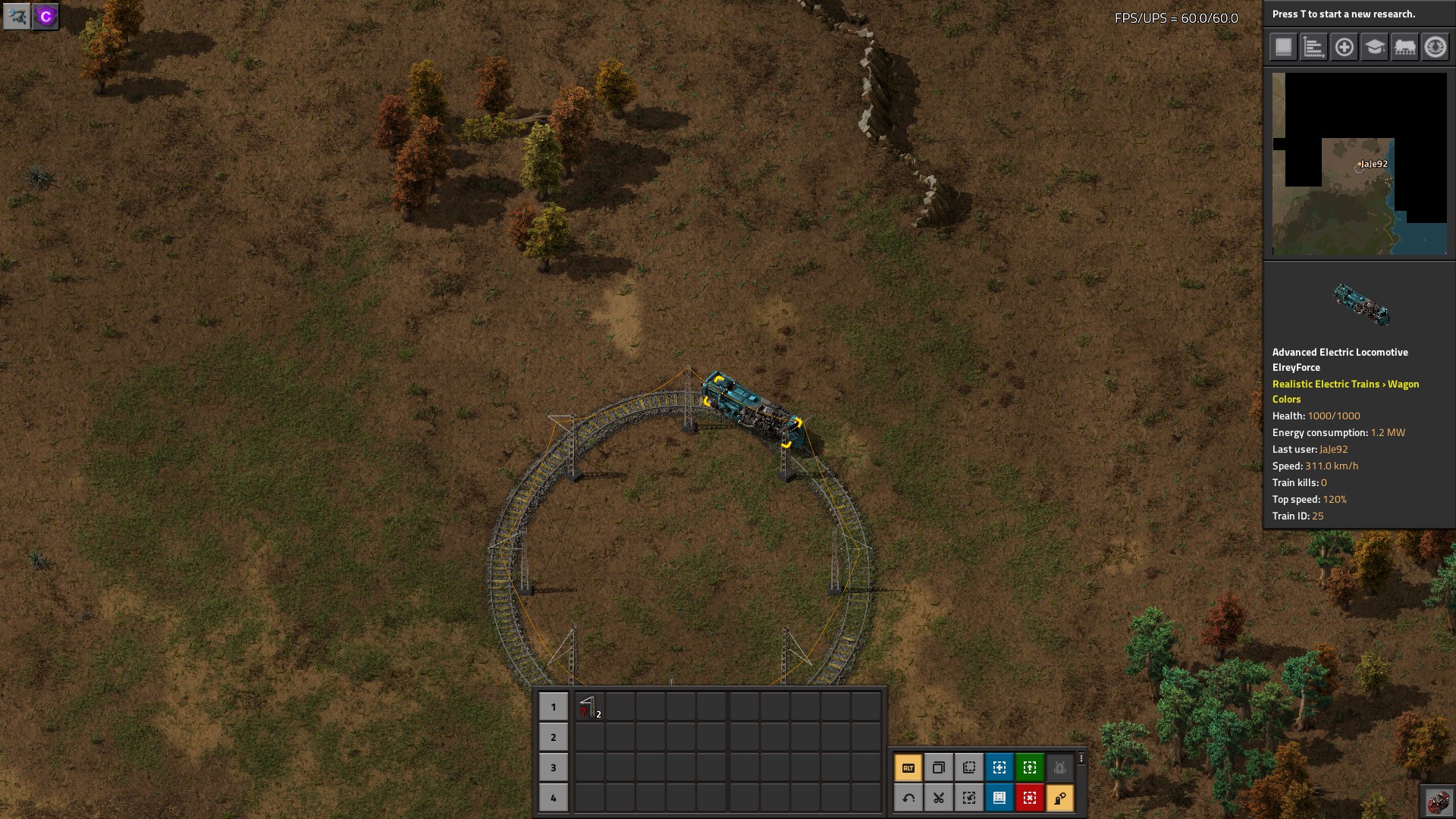Switch to quickbar row 1

point(553,707)
